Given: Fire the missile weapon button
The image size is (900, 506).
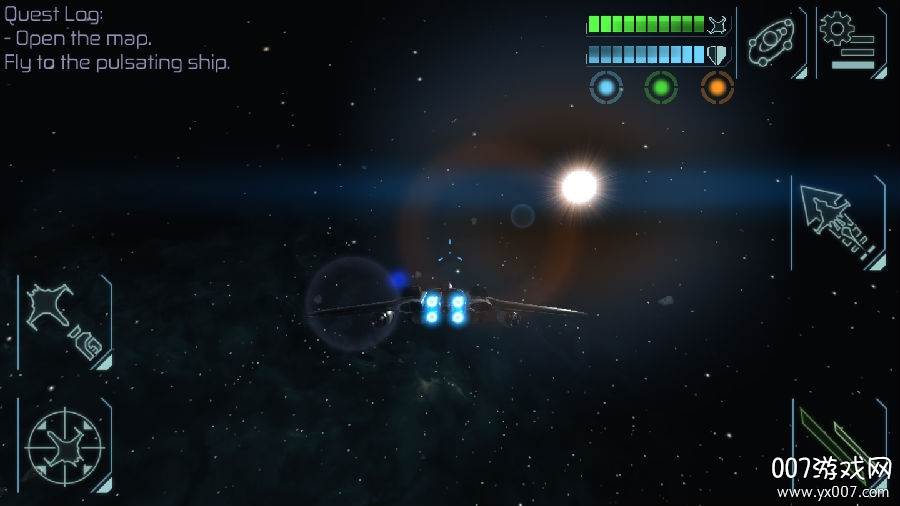Looking at the screenshot, I should [838, 223].
